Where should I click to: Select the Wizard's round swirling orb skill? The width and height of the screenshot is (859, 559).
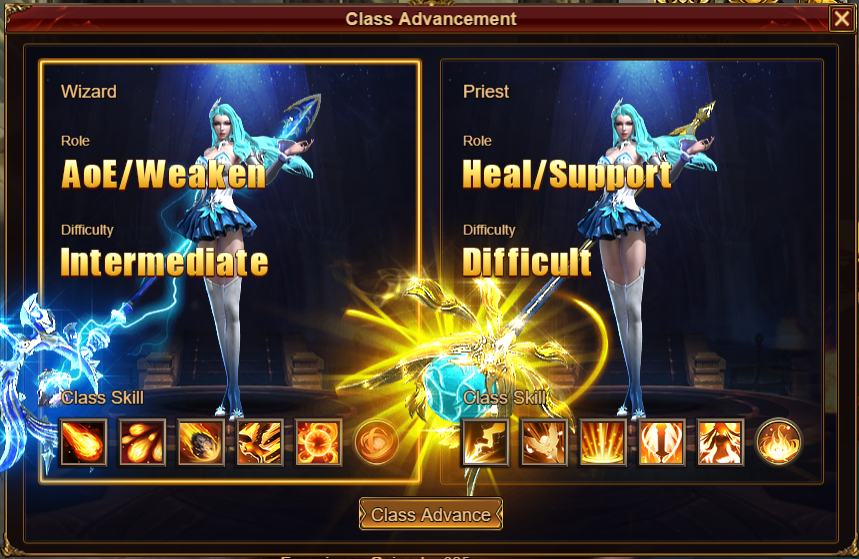point(376,442)
